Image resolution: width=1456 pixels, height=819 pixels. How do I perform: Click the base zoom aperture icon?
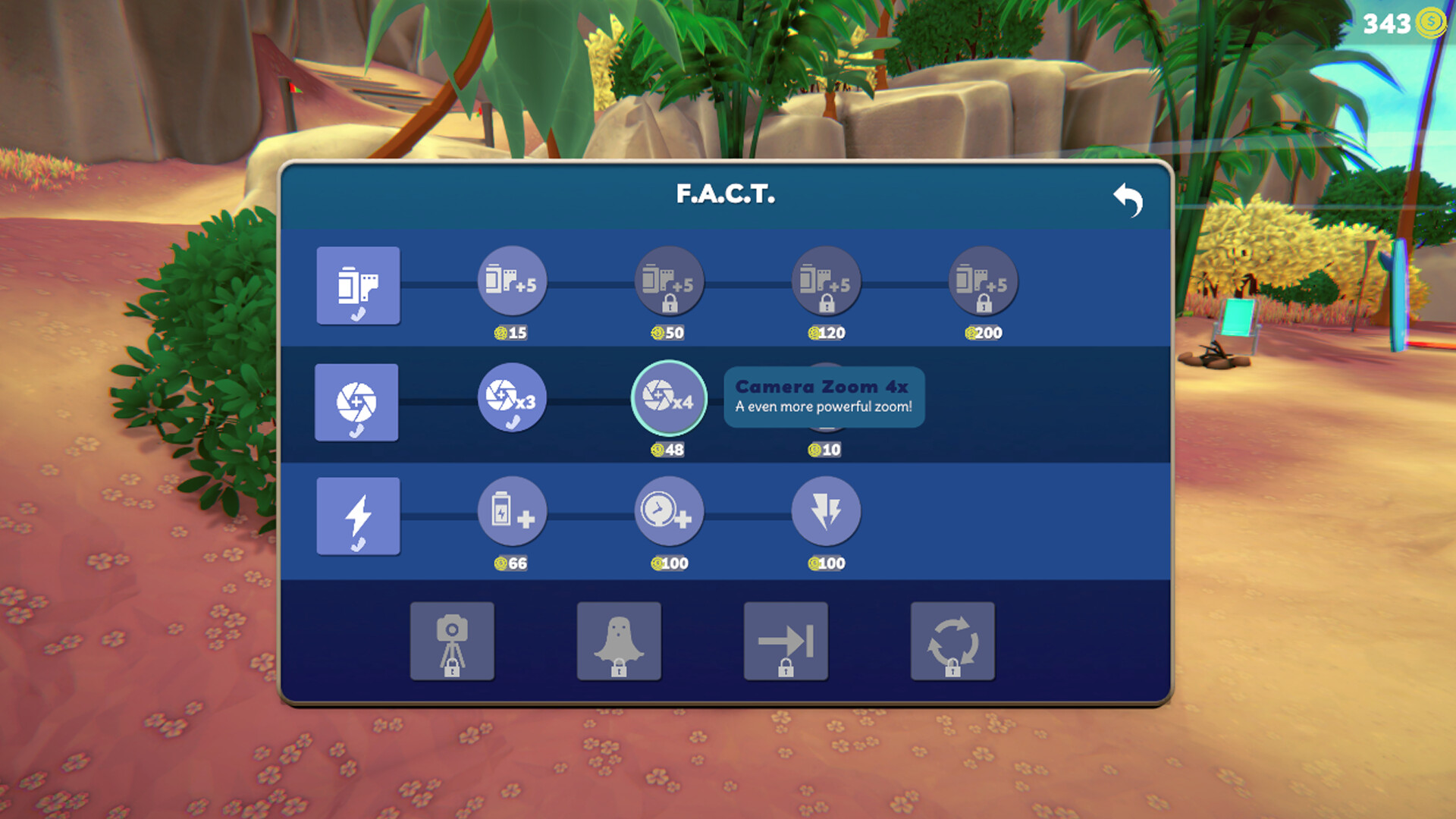click(356, 403)
